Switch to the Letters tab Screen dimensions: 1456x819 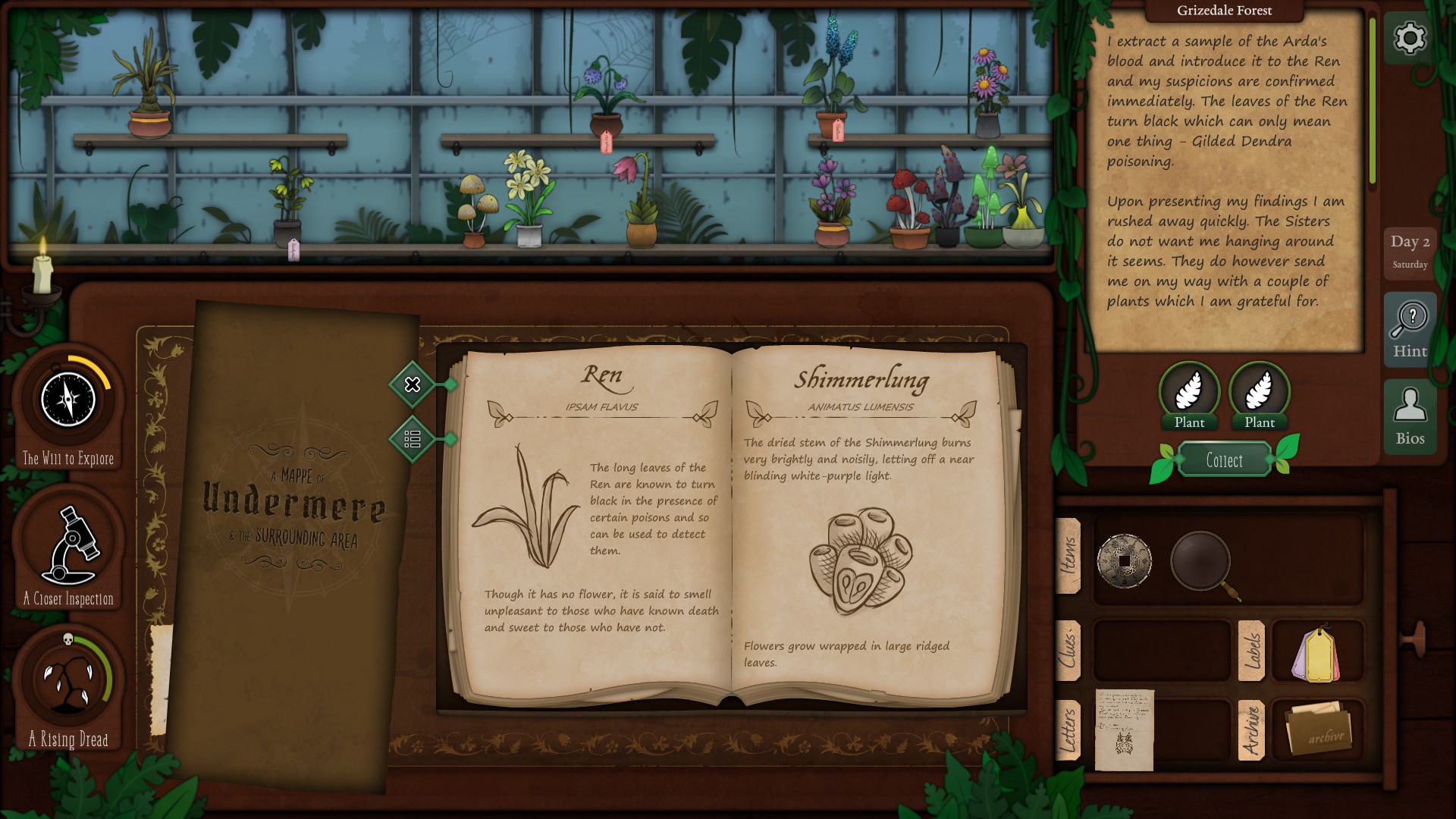click(1068, 730)
